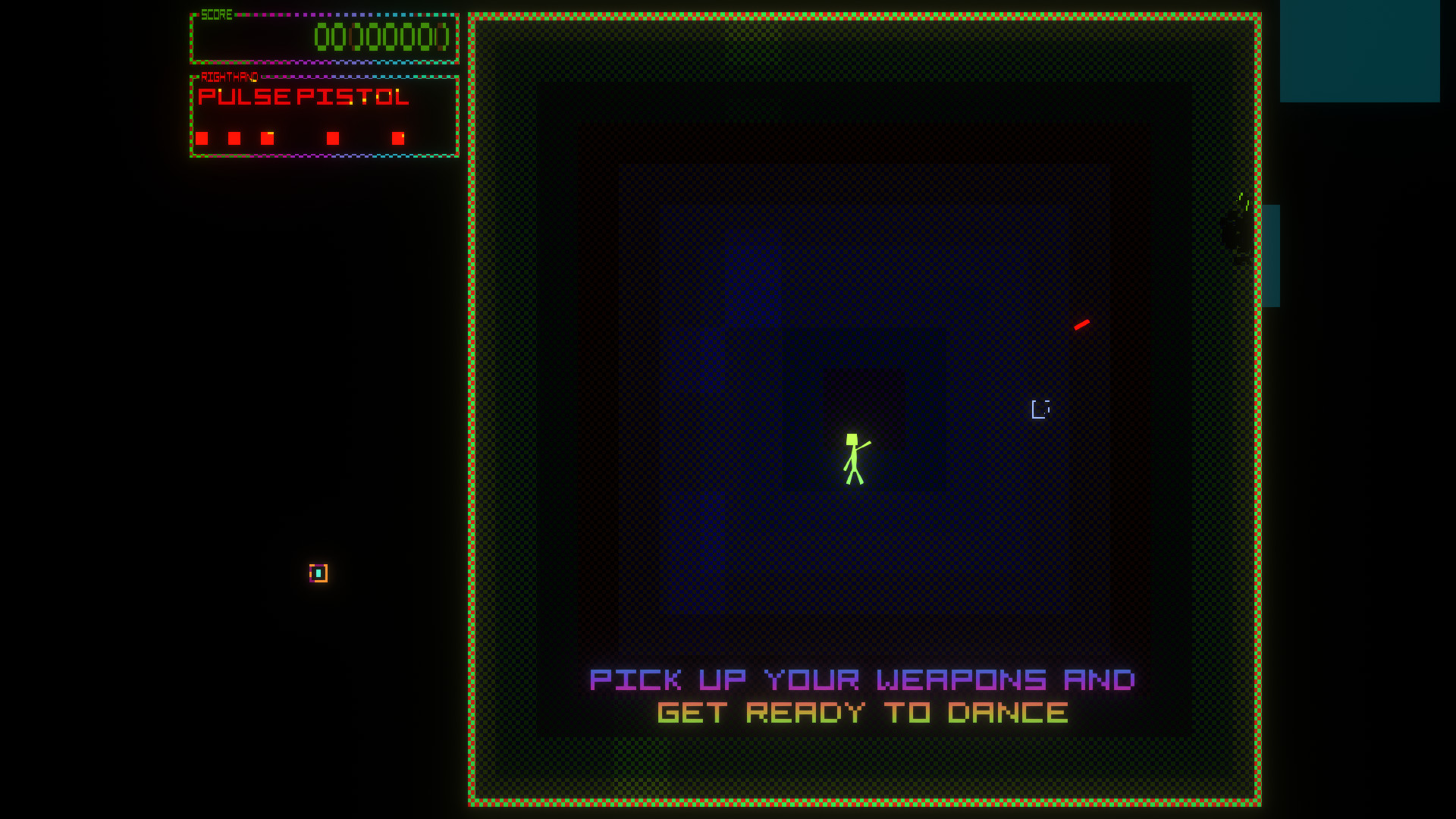
Task: Click the PULSE PISTOL weapon name
Action: (303, 97)
